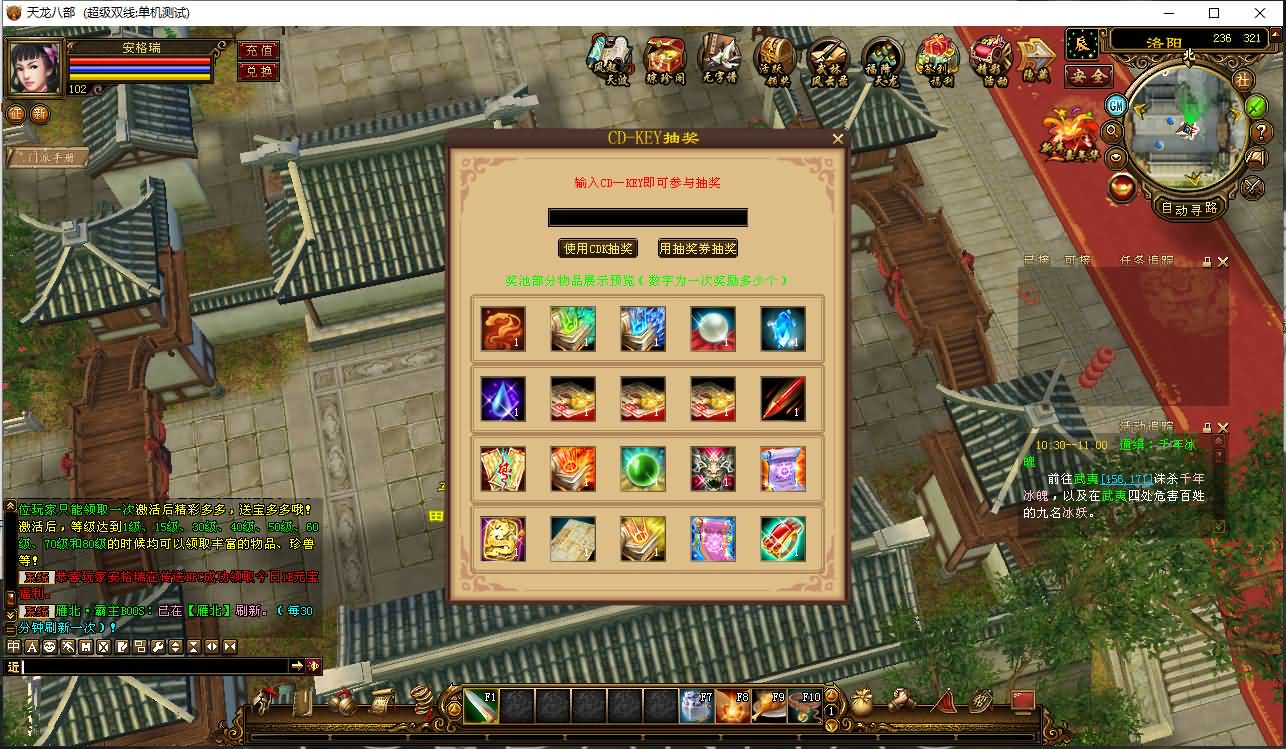Click the CD-KEY text input field
Viewport: 1286px width, 749px height.
coord(647,217)
